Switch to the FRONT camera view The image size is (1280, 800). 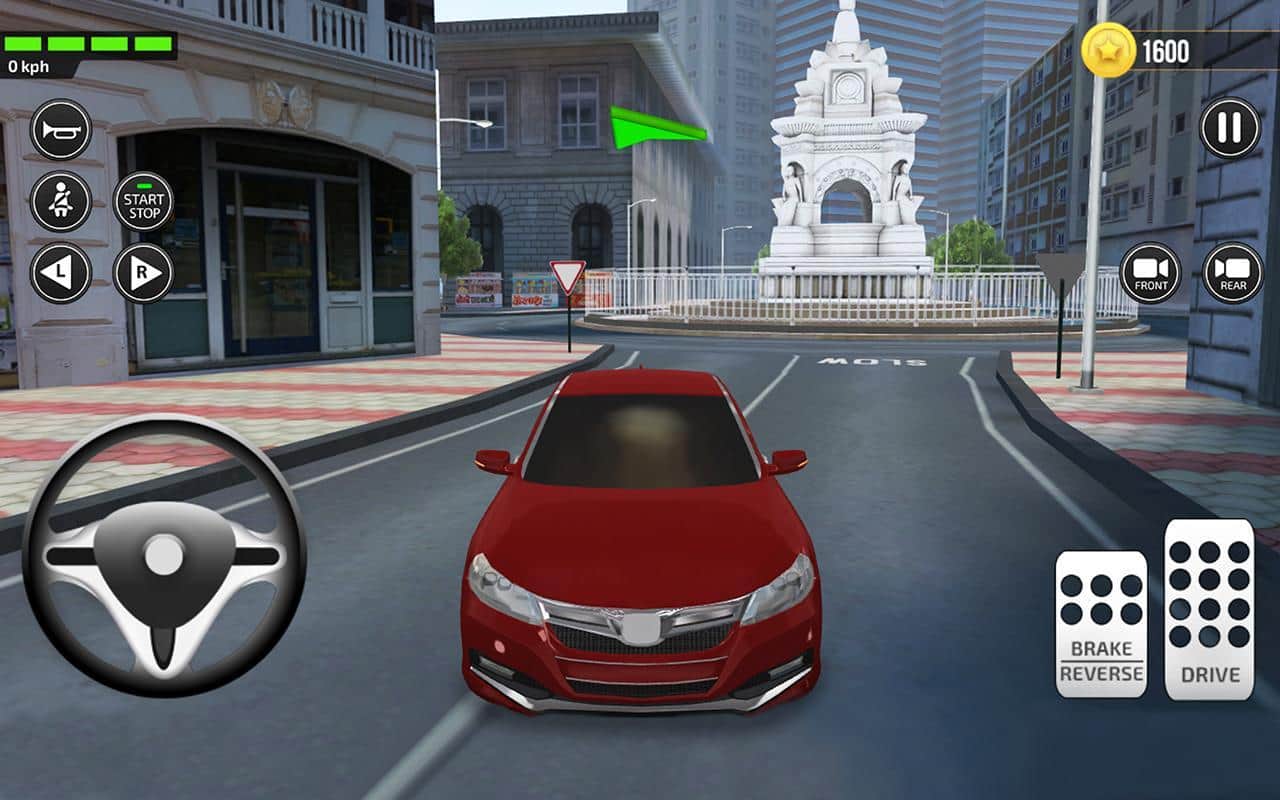(1150, 273)
